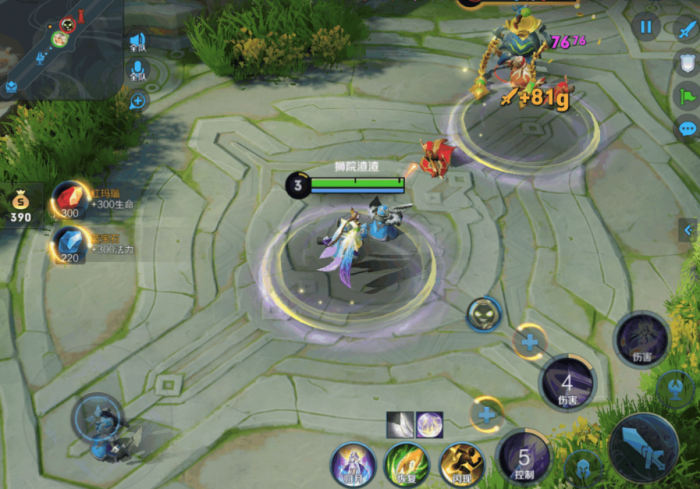Activate the green Restore heal skill
The height and width of the screenshot is (489, 700).
406,465
